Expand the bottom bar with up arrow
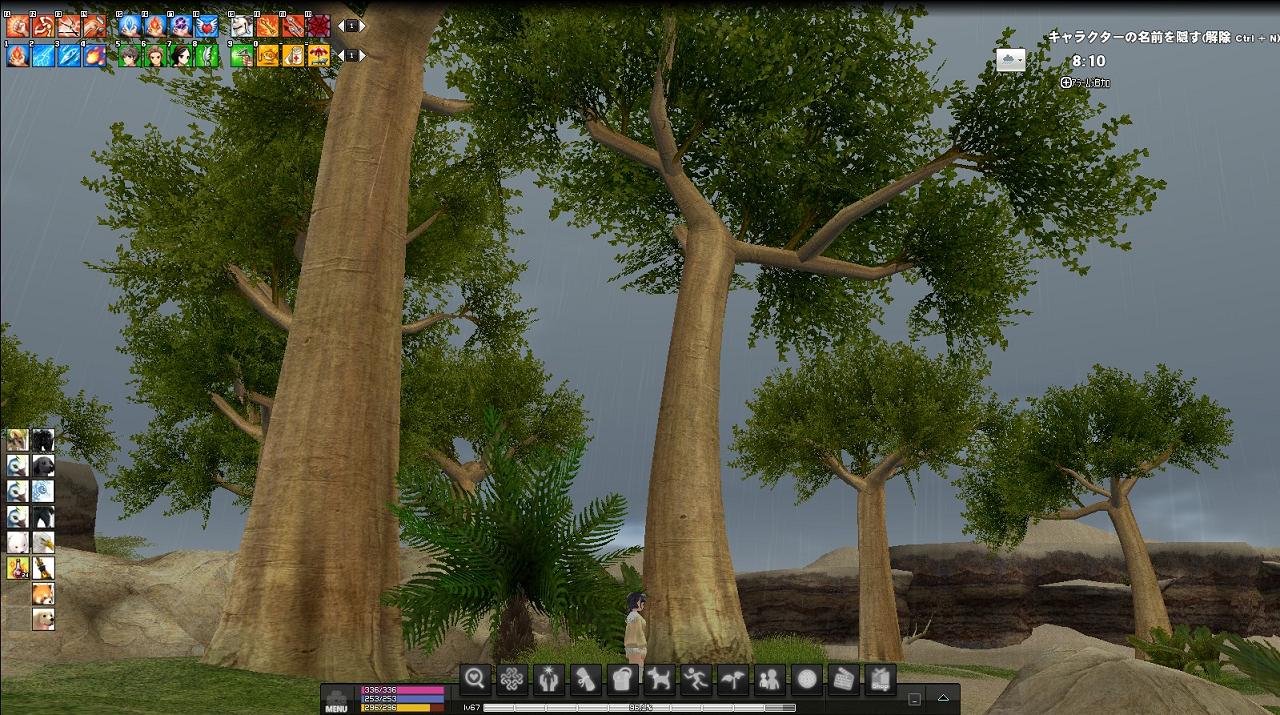Image resolution: width=1280 pixels, height=715 pixels. pos(943,697)
